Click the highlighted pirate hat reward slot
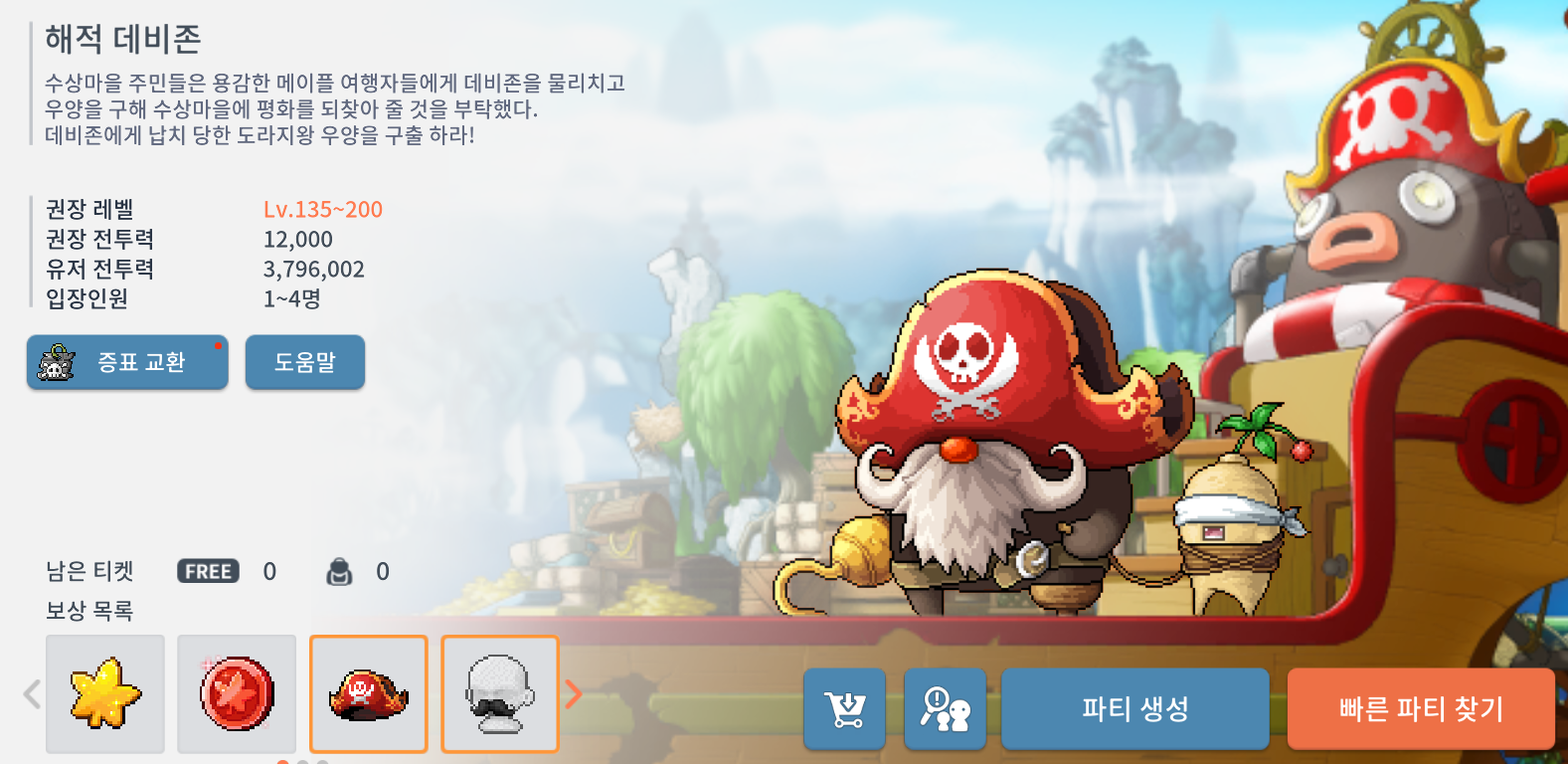The image size is (1568, 764). [368, 693]
